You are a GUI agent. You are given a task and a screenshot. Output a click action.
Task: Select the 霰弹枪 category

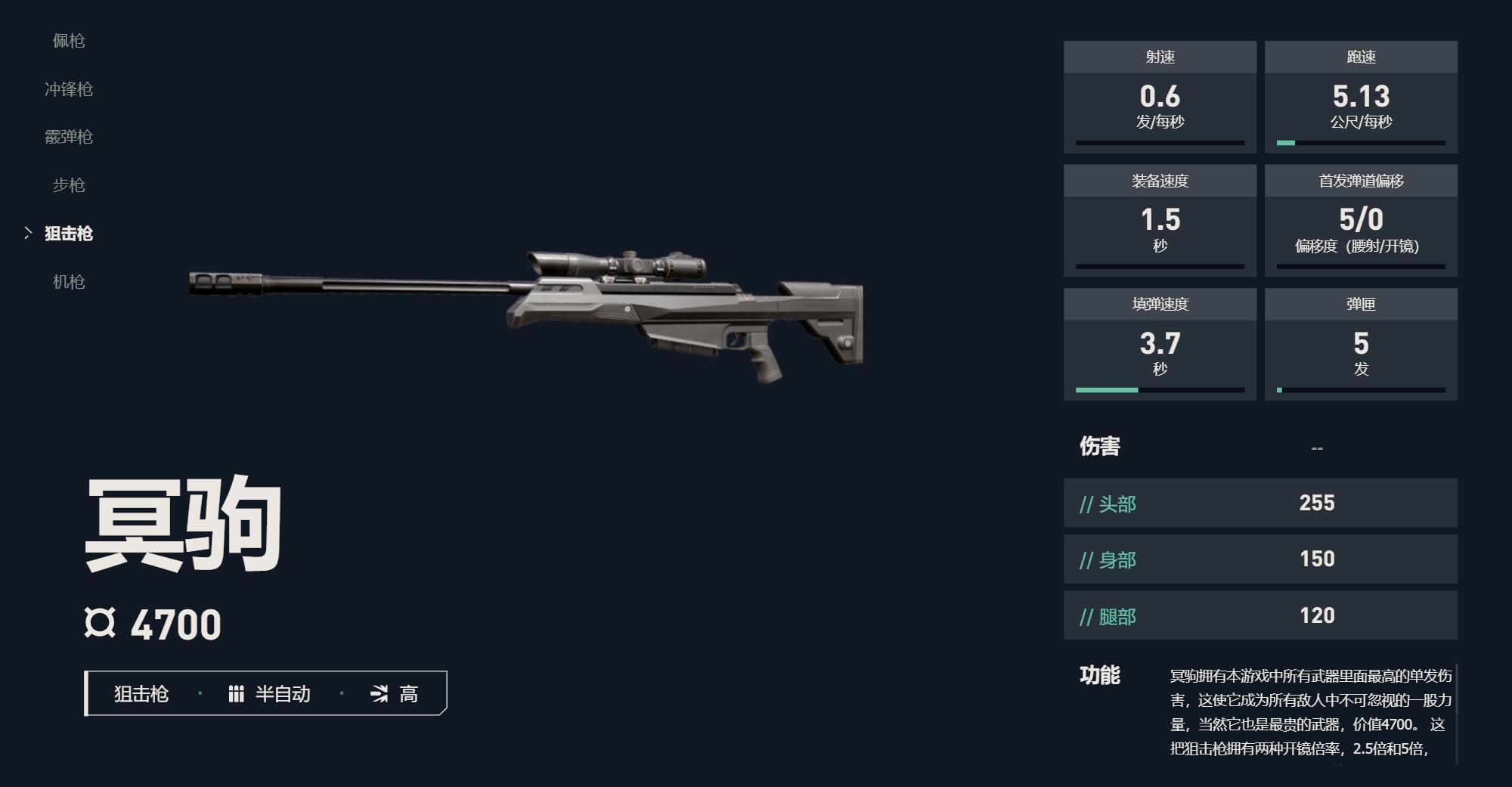click(69, 137)
